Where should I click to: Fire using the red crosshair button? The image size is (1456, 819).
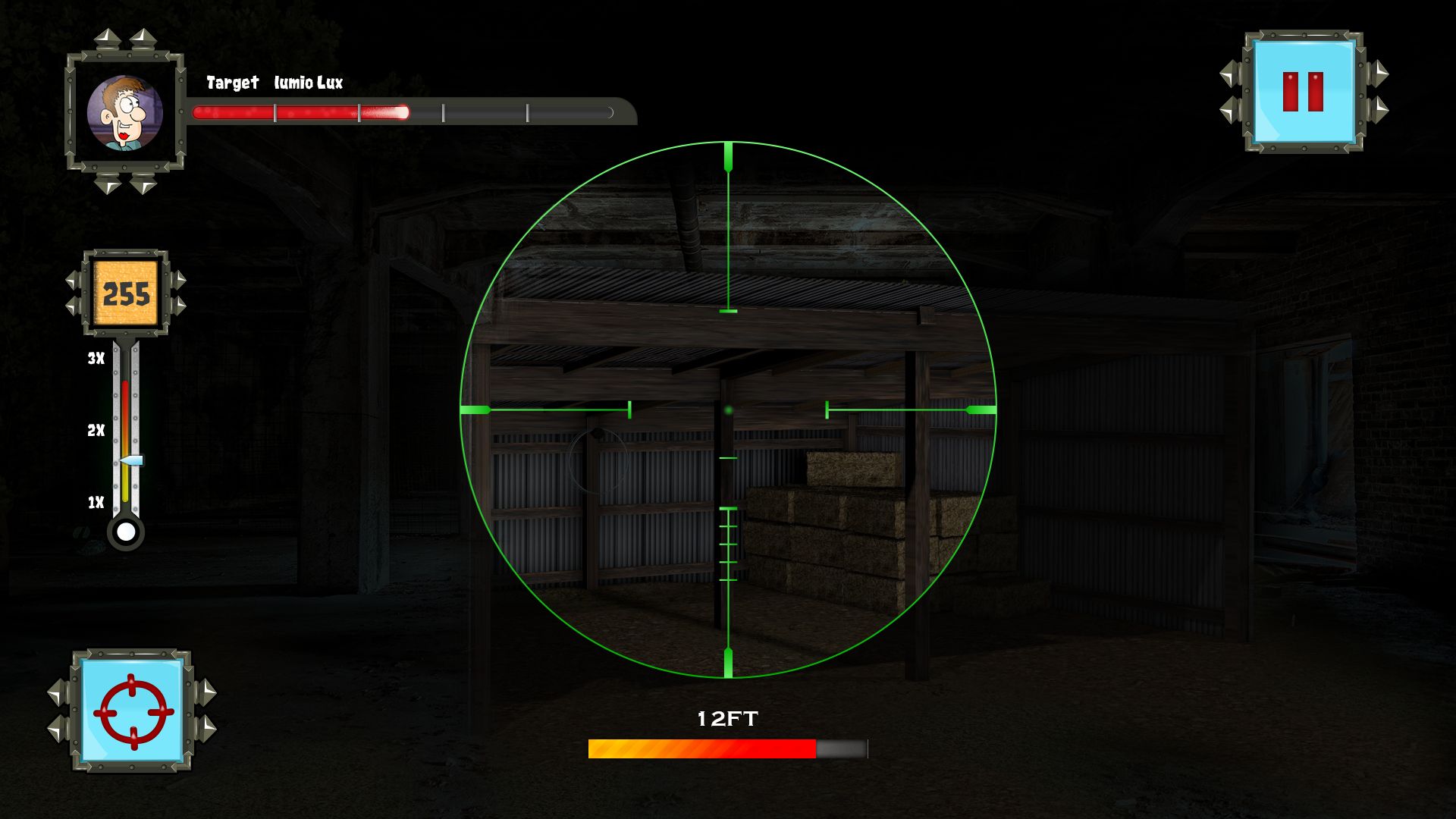(x=133, y=711)
